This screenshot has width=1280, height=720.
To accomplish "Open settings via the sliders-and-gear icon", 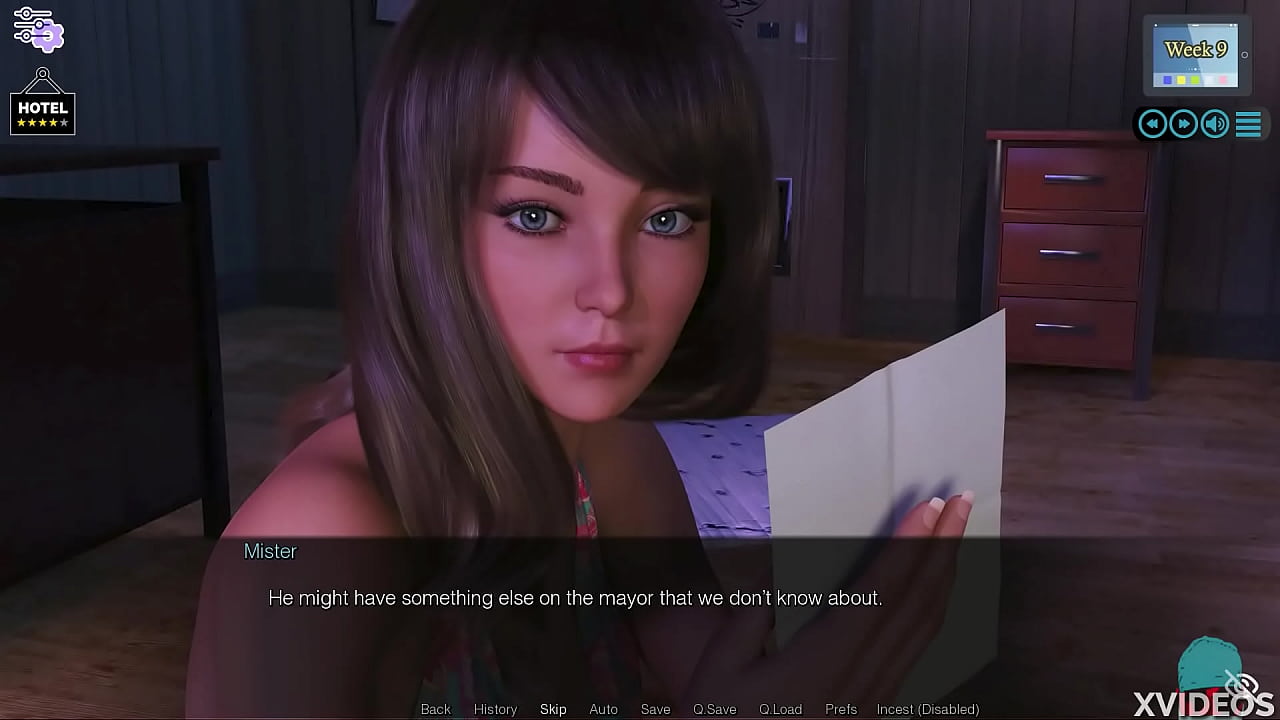I will coord(40,29).
